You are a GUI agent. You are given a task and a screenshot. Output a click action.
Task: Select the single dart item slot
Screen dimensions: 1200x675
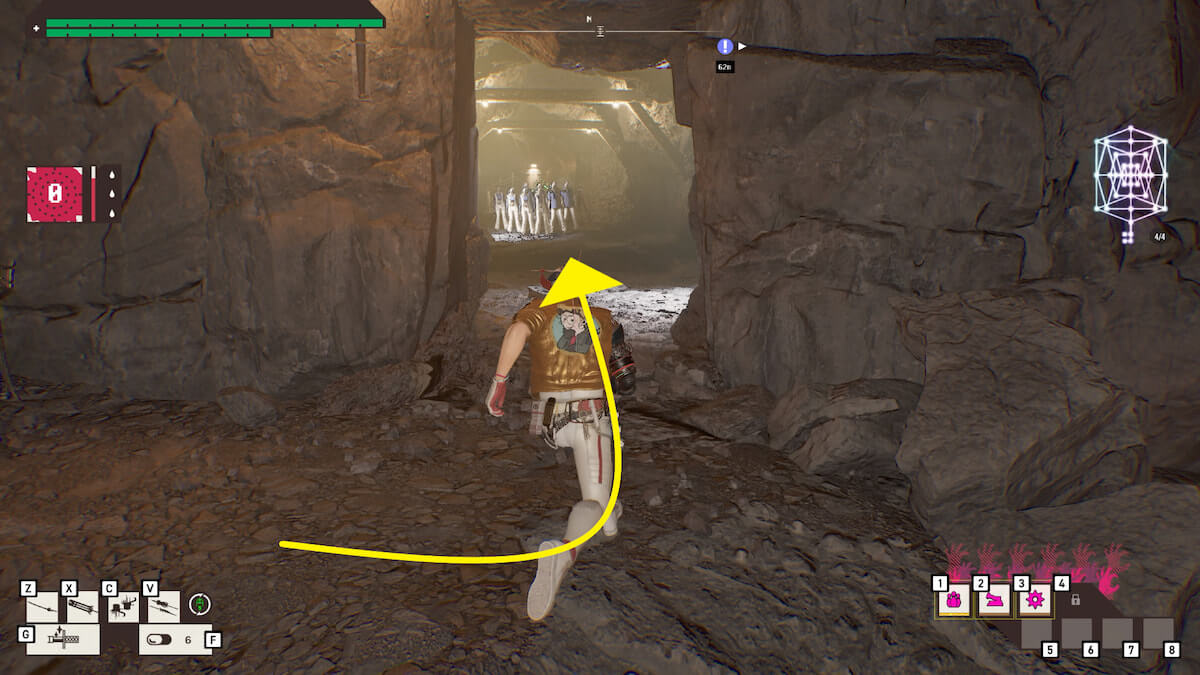43,607
